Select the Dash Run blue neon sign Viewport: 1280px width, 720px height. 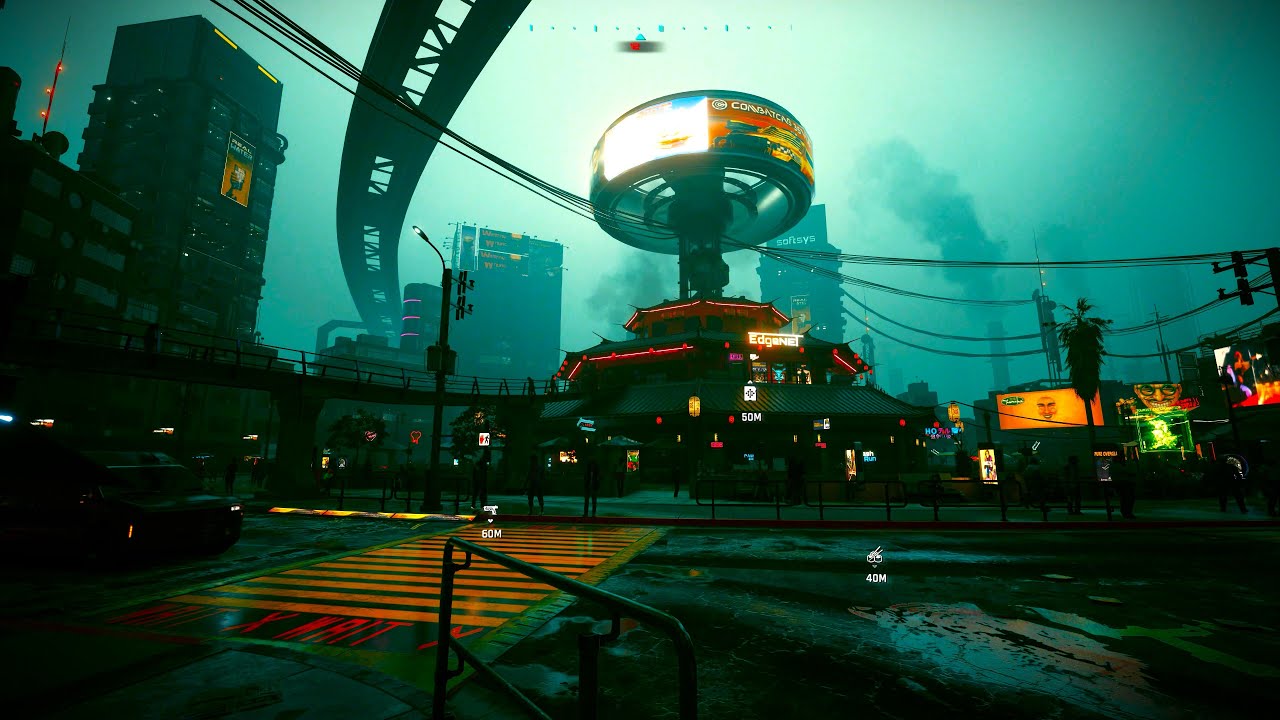tap(869, 456)
